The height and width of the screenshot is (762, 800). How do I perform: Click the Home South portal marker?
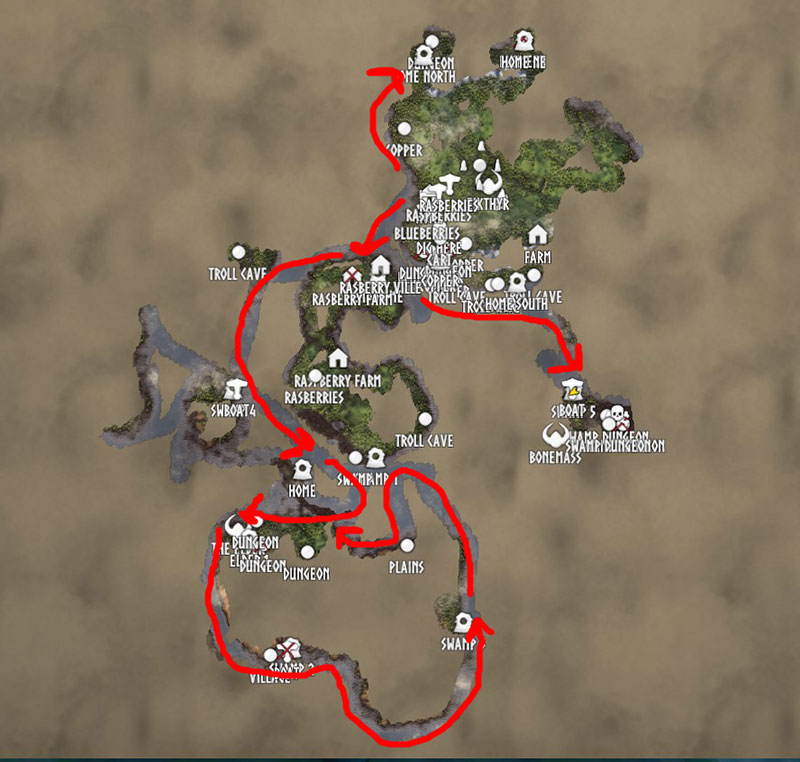[517, 282]
